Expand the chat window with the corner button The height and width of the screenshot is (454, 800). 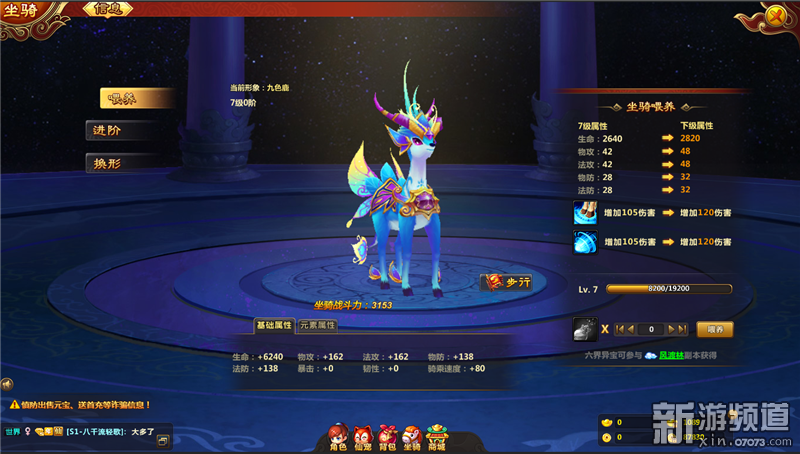click(164, 437)
